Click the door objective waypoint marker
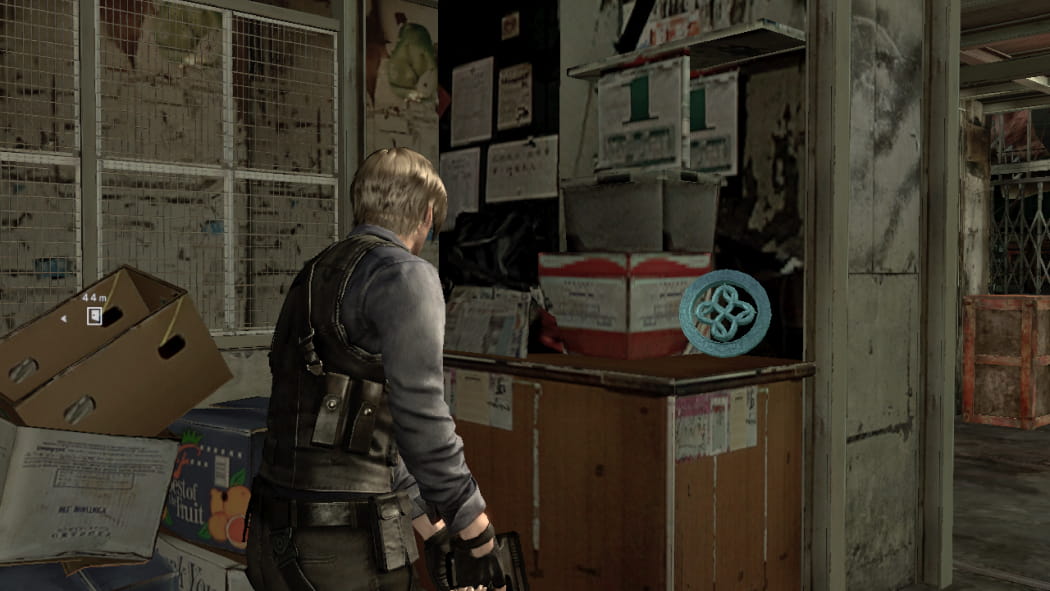 94,316
